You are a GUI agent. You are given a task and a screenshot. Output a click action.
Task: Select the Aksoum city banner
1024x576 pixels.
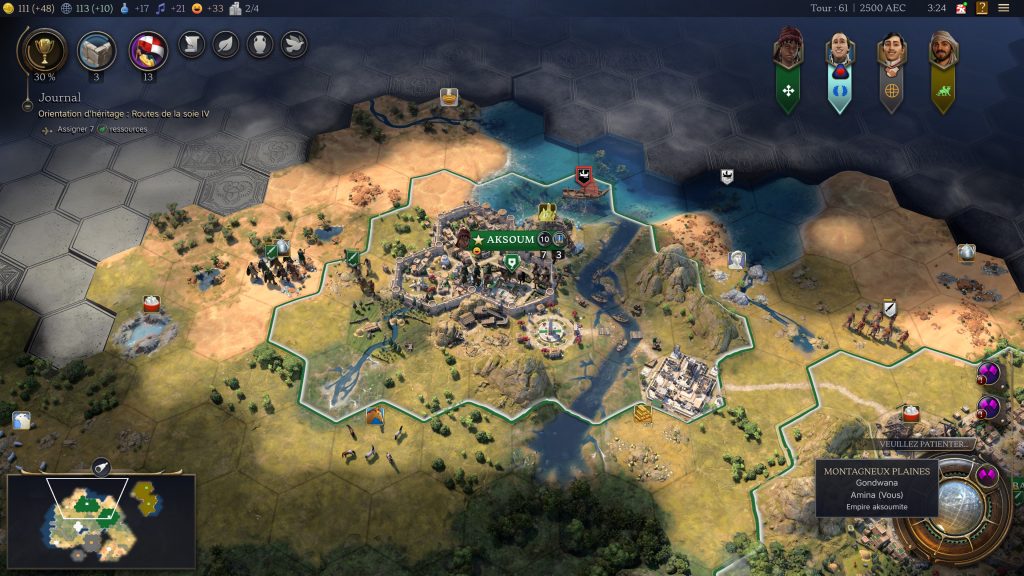tap(506, 240)
